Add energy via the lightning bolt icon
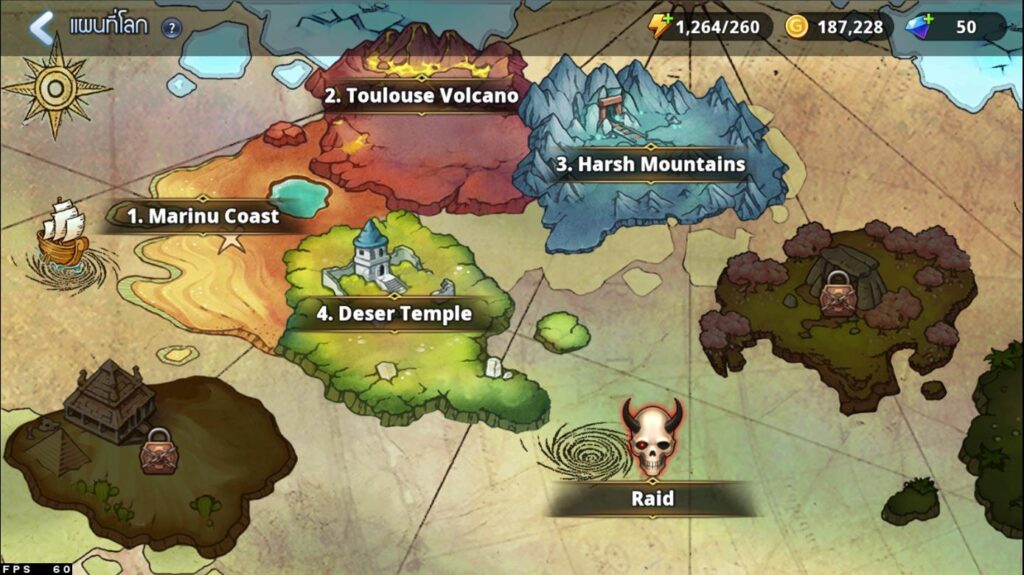Image resolution: width=1024 pixels, height=575 pixels. [660, 27]
